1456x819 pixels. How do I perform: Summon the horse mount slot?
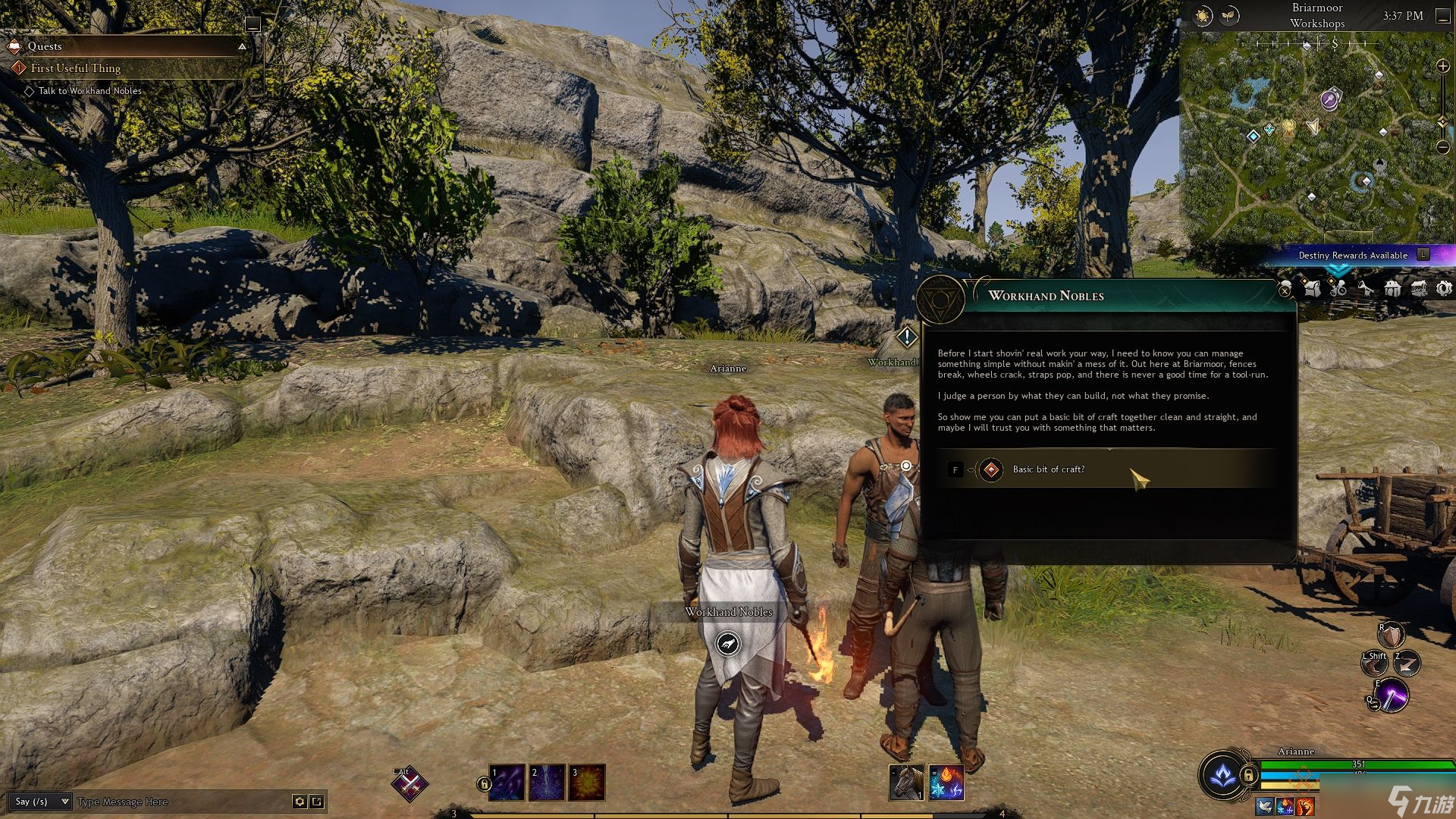coord(906,783)
